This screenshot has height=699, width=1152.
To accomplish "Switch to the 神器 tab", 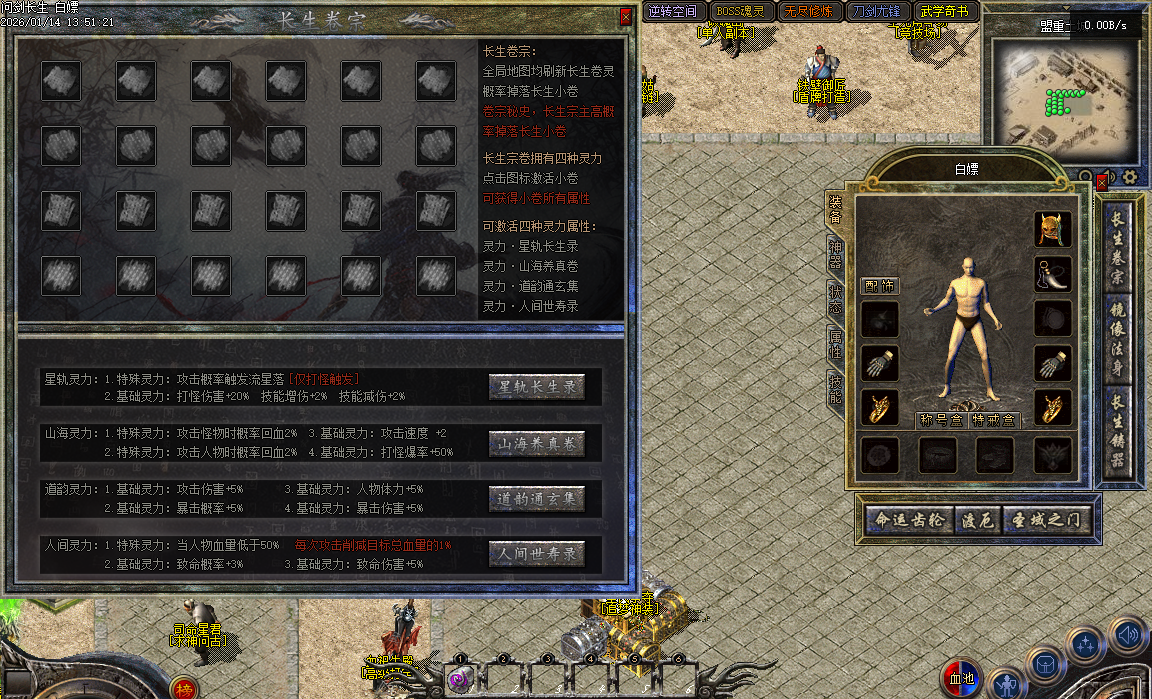I will [835, 255].
